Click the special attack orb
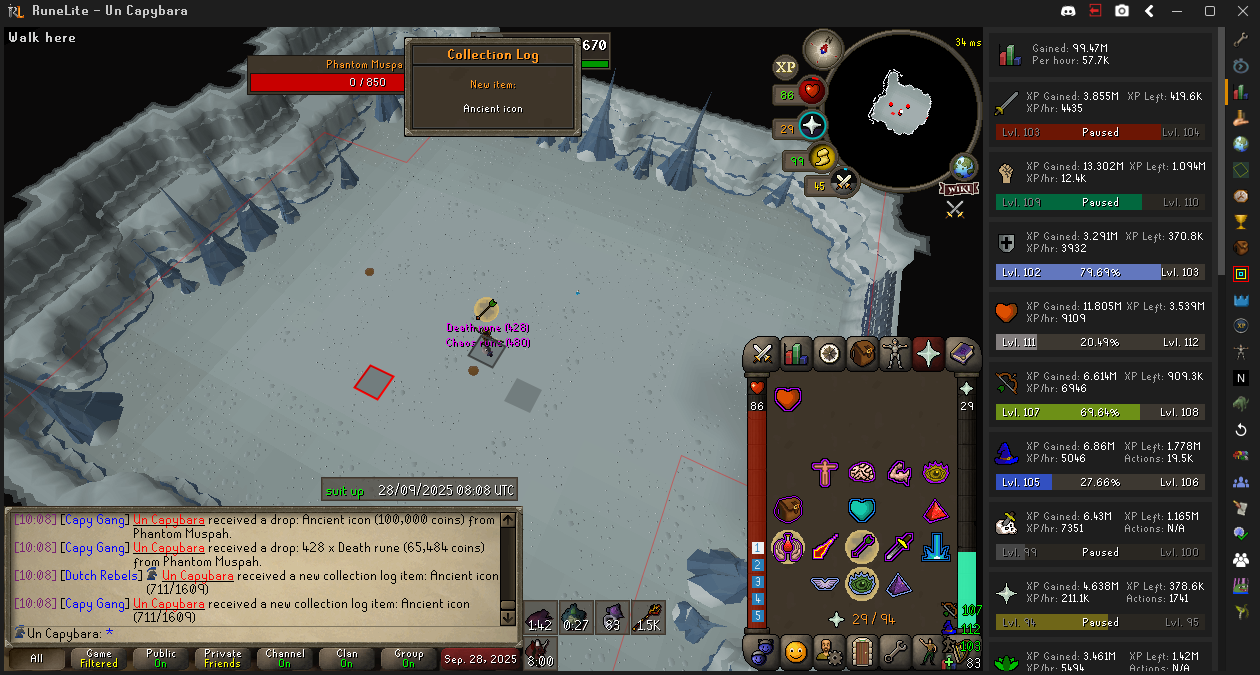The height and width of the screenshot is (675, 1260). (x=844, y=183)
